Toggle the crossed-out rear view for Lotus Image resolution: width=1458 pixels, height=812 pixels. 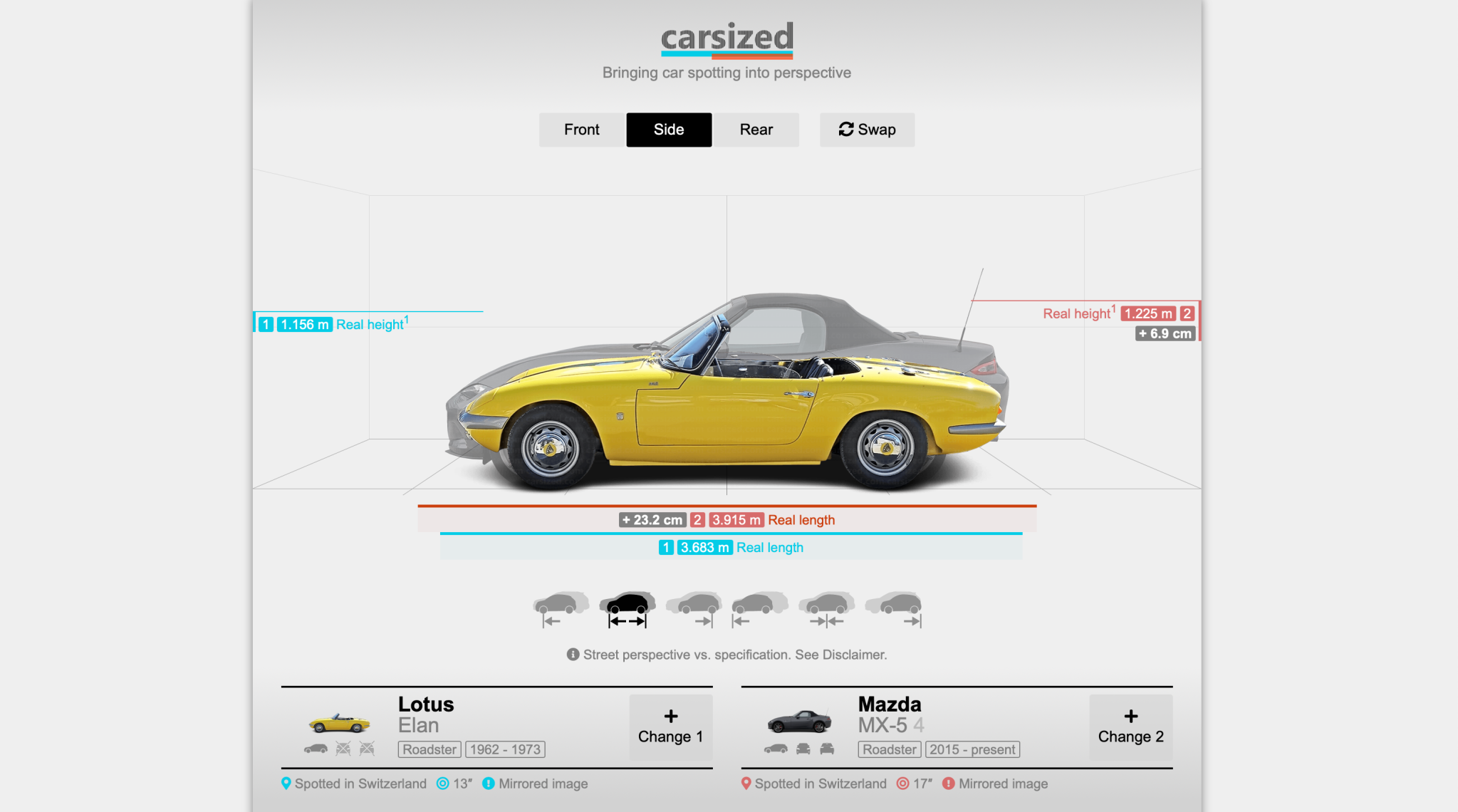pos(367,749)
